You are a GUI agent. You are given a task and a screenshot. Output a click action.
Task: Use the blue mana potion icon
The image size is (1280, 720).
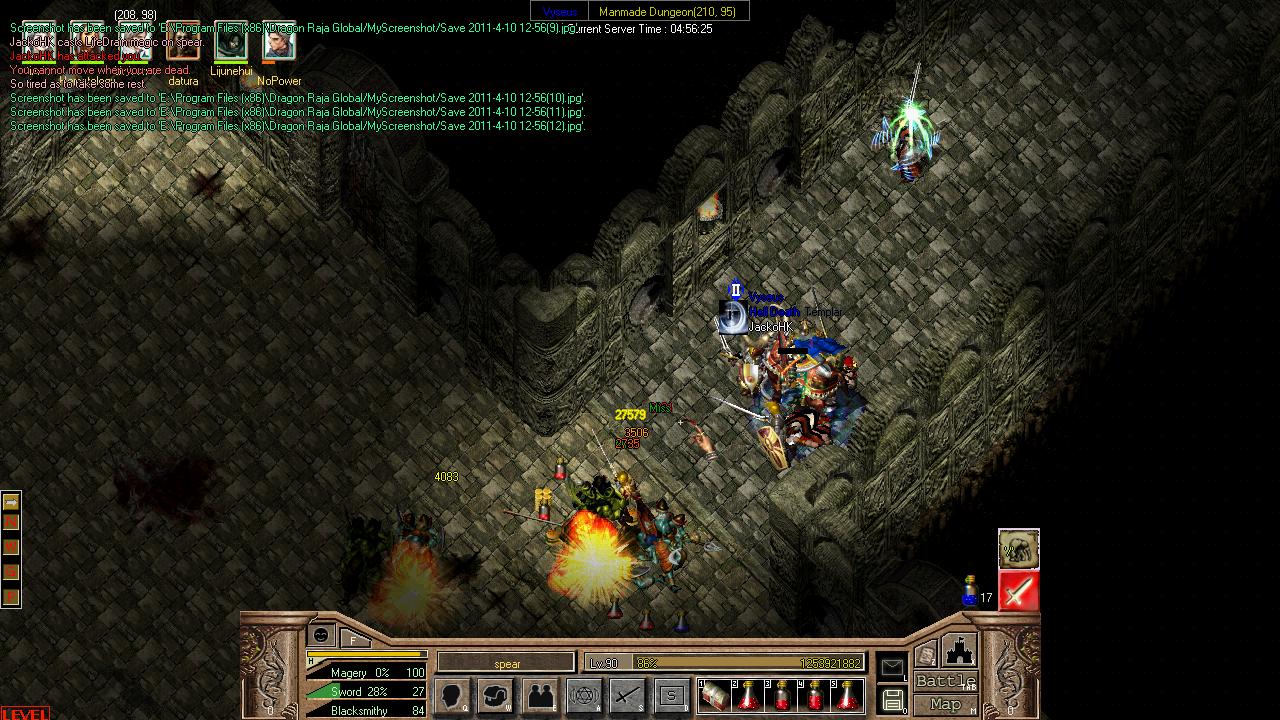click(x=969, y=592)
